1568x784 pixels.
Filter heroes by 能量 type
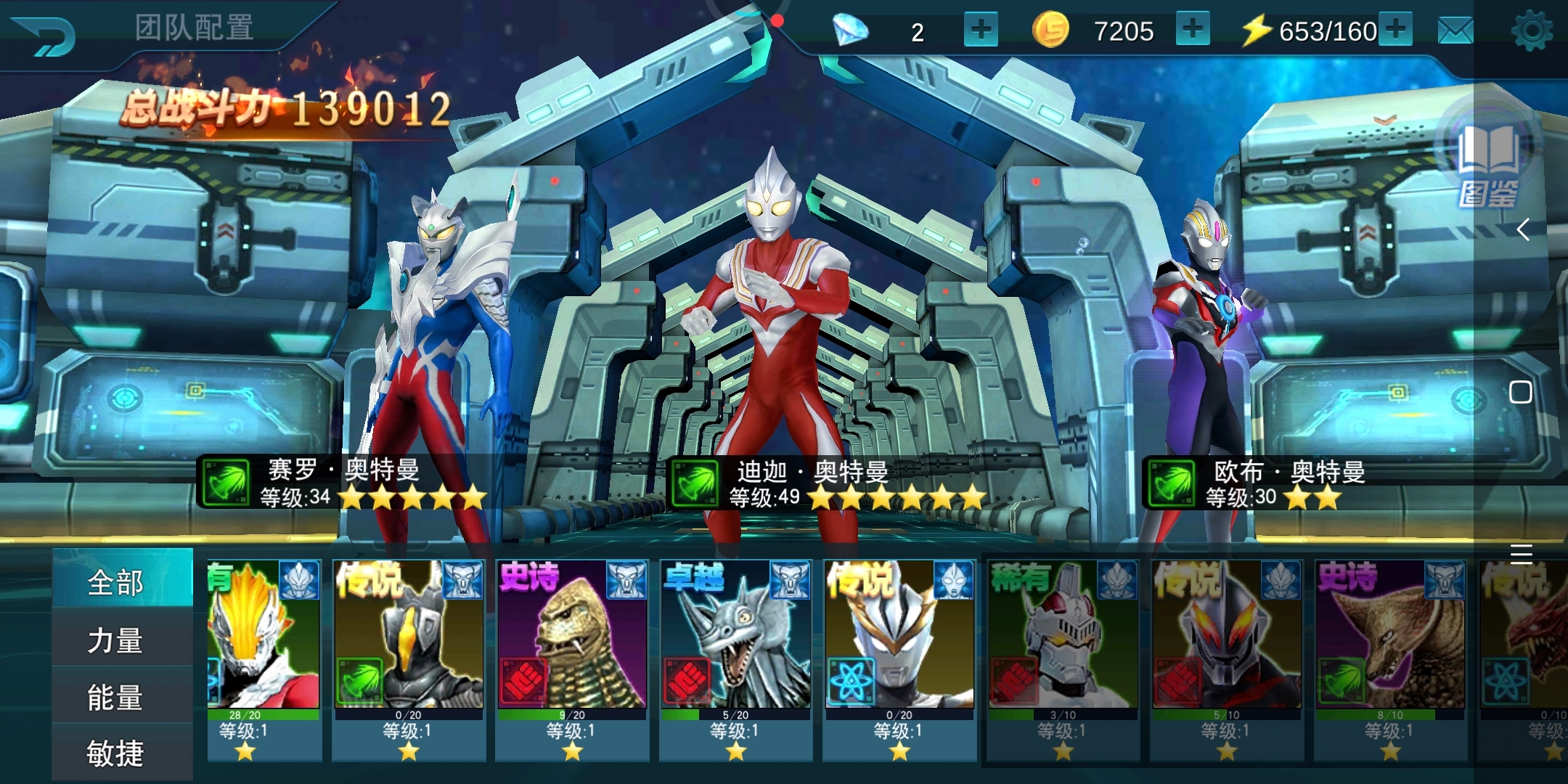coord(116,697)
